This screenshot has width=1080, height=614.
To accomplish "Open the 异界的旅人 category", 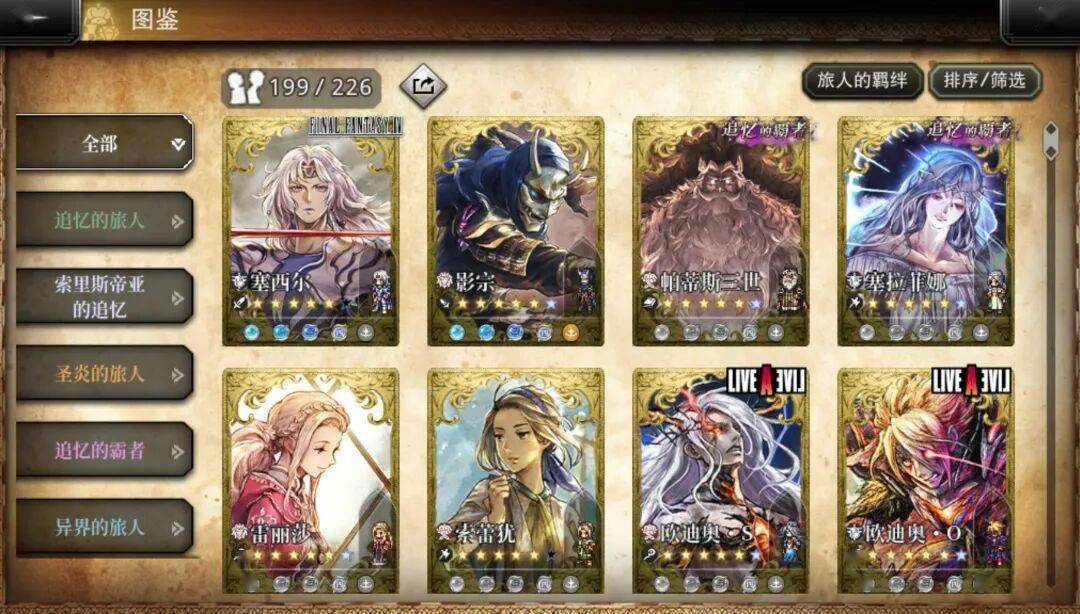I will point(104,527).
